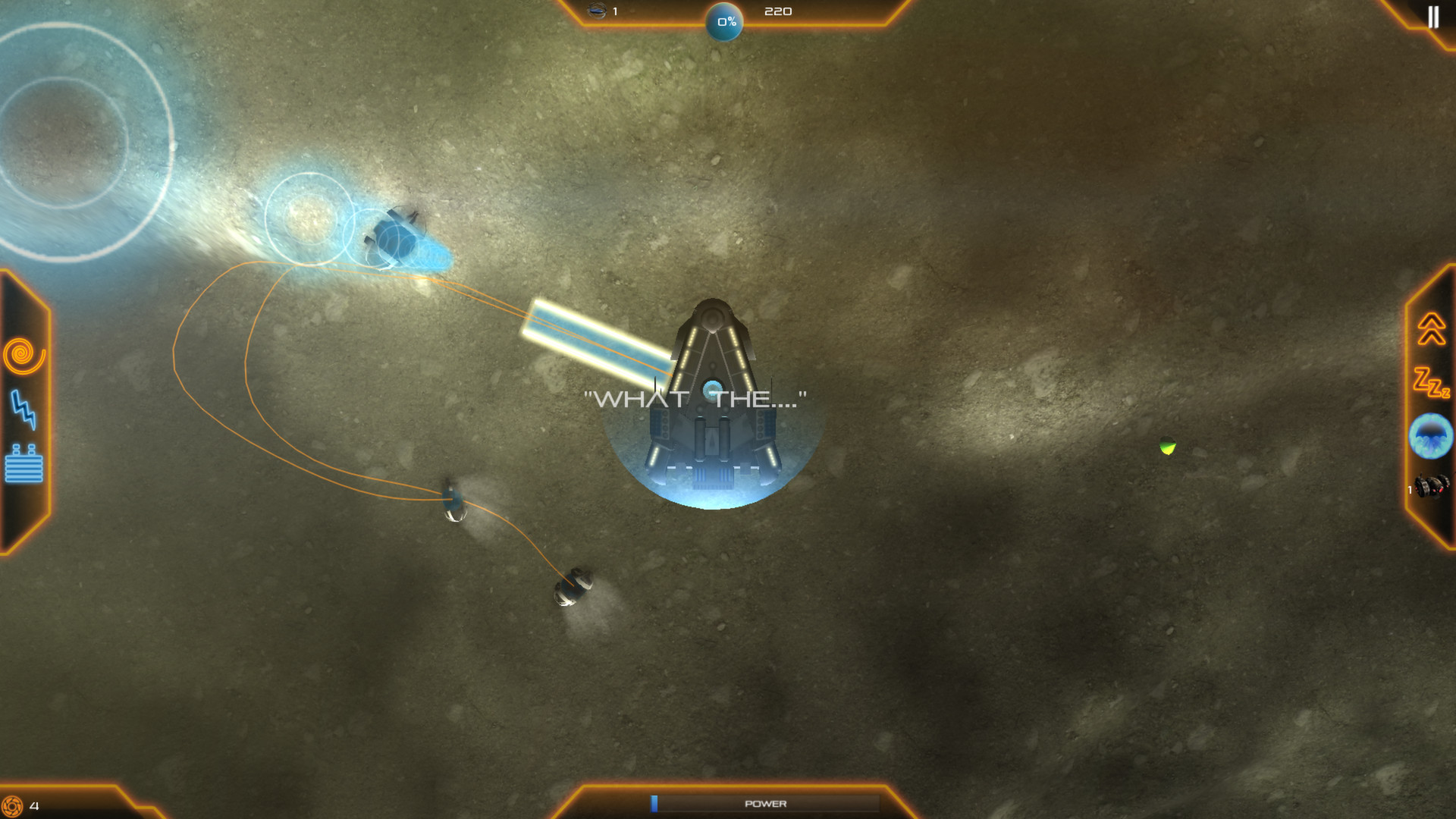Click the 'WHAT THE....' dialogue text
The height and width of the screenshot is (819, 1456).
(696, 395)
